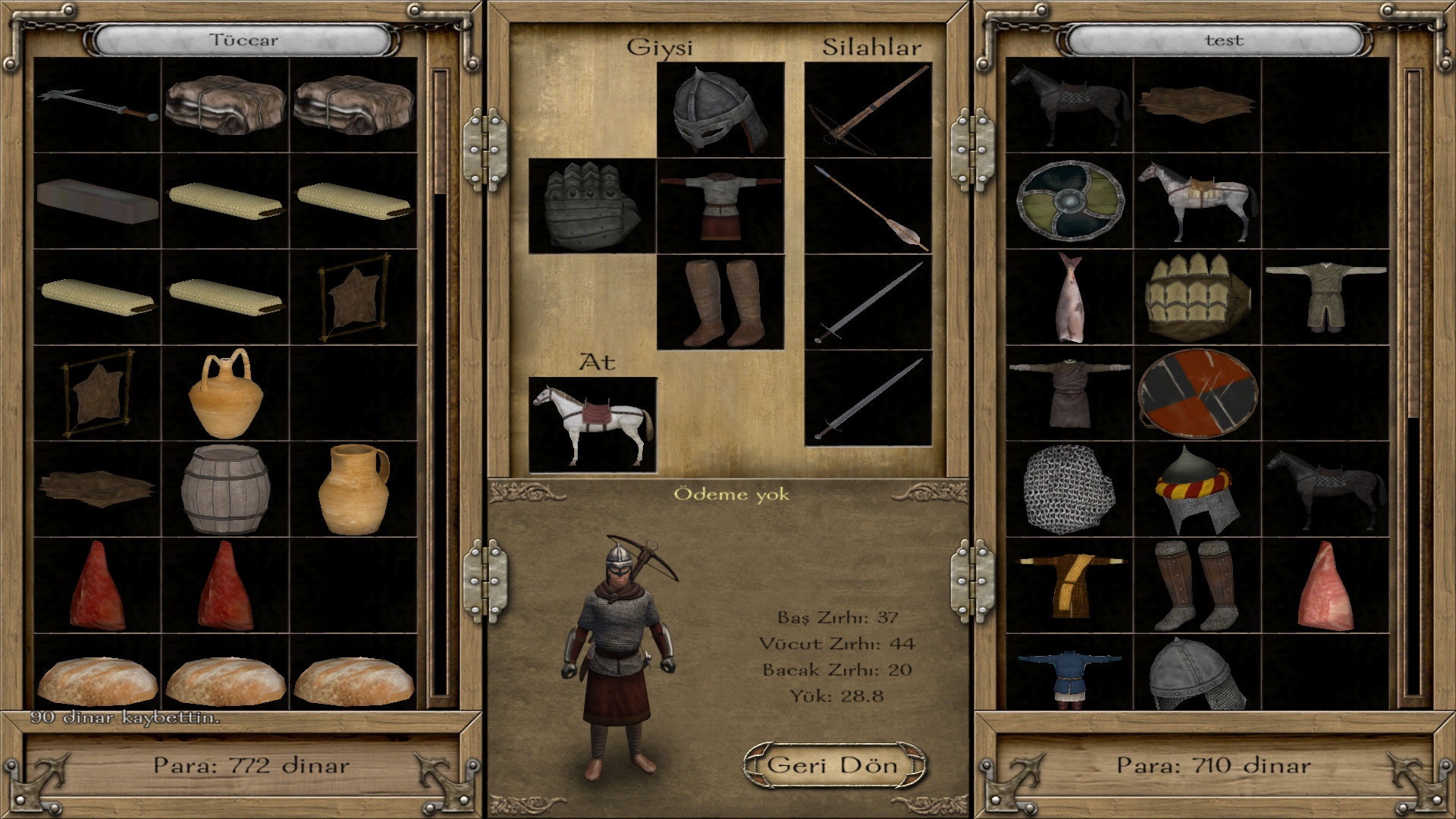Choose the orange and black shield
This screenshot has width=1456, height=819.
pyautogui.click(x=1197, y=394)
